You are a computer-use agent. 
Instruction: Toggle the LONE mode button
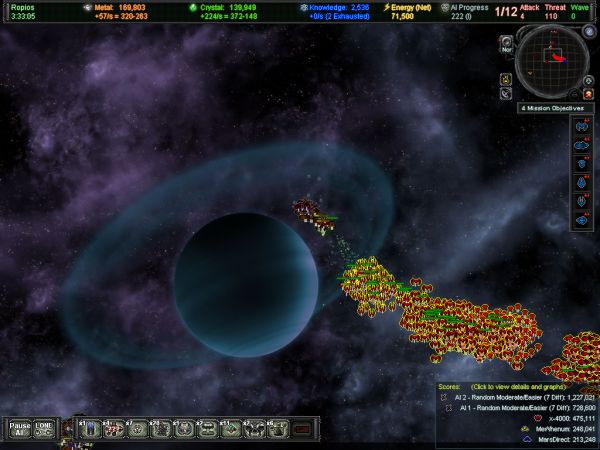45,428
